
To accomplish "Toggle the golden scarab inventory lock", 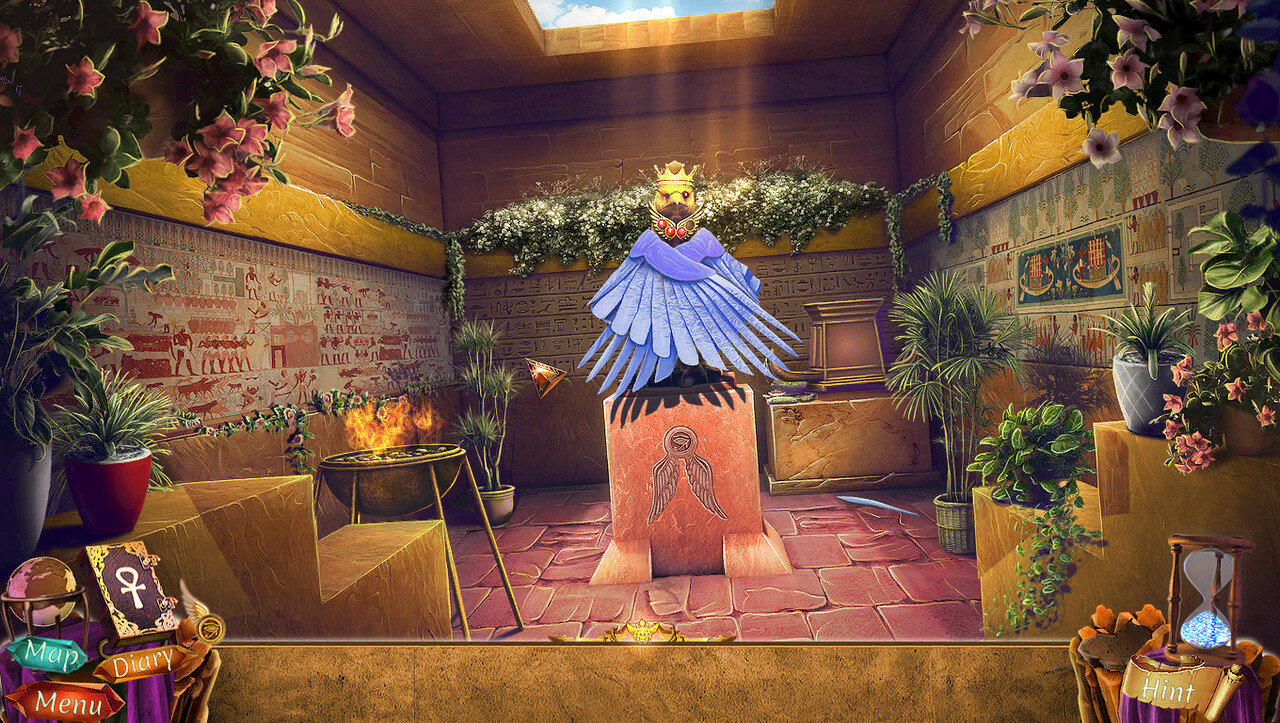I will (641, 632).
